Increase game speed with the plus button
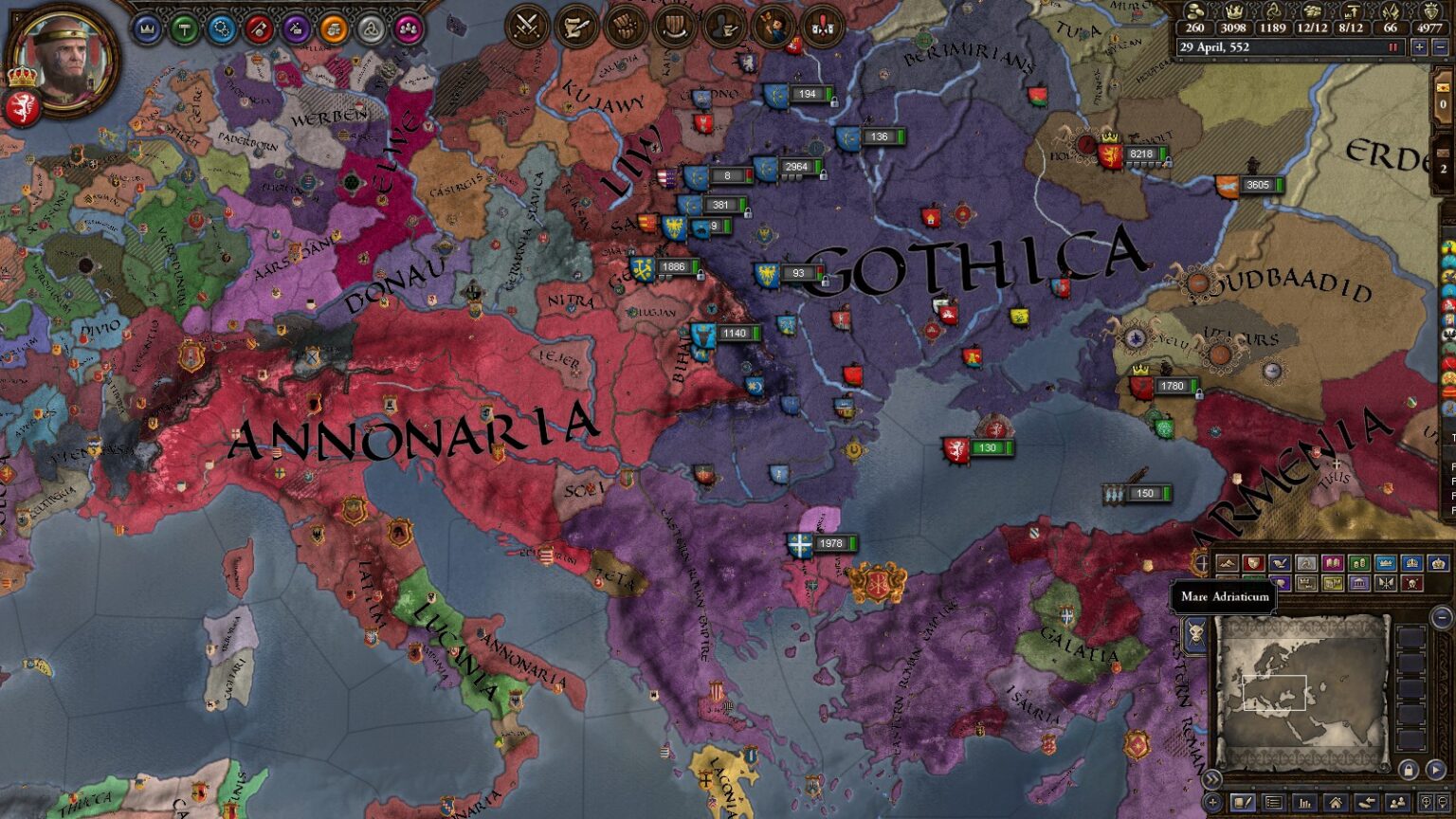Viewport: 1456px width, 819px height. pos(1420,46)
